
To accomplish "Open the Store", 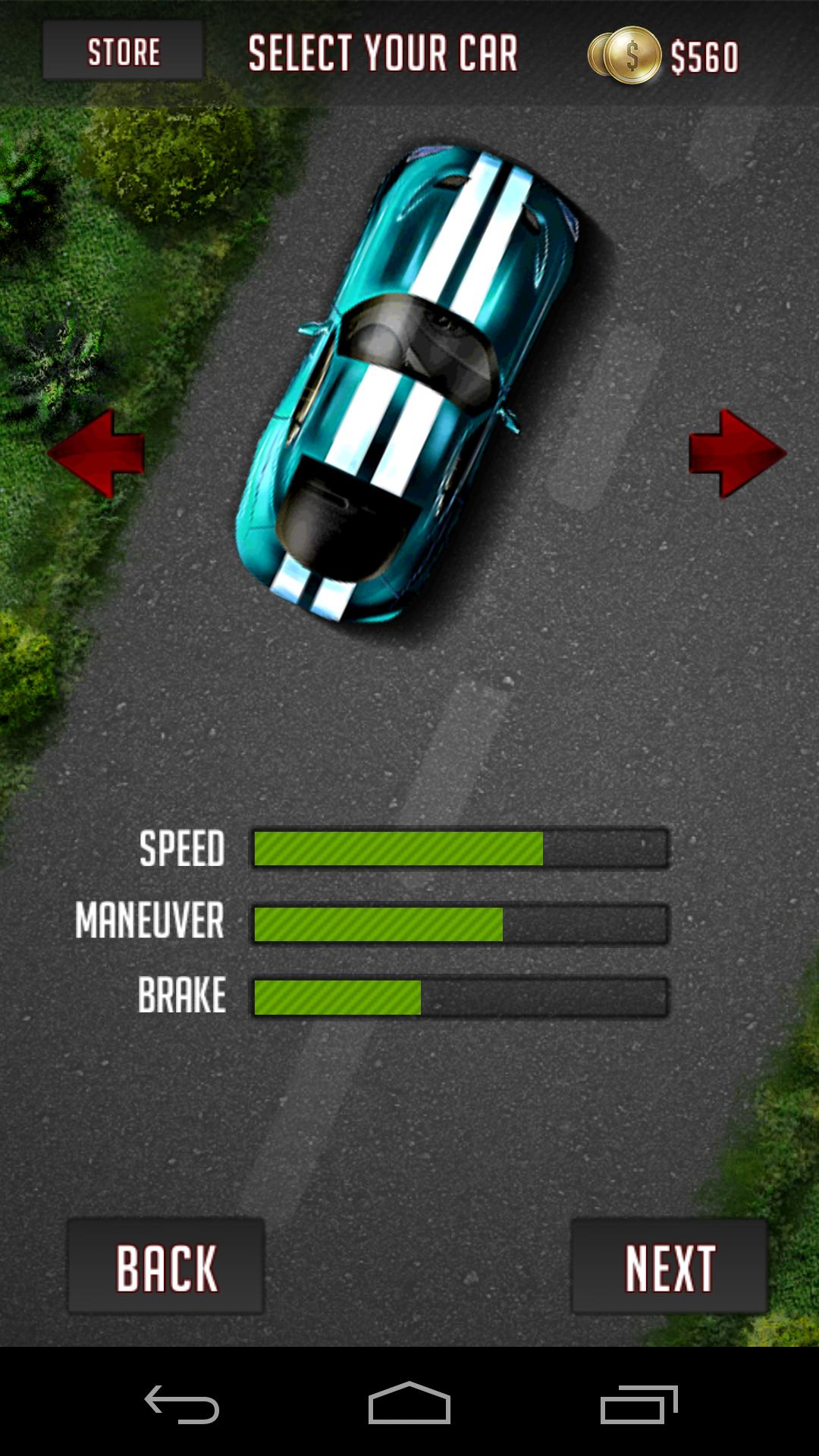I will [123, 51].
